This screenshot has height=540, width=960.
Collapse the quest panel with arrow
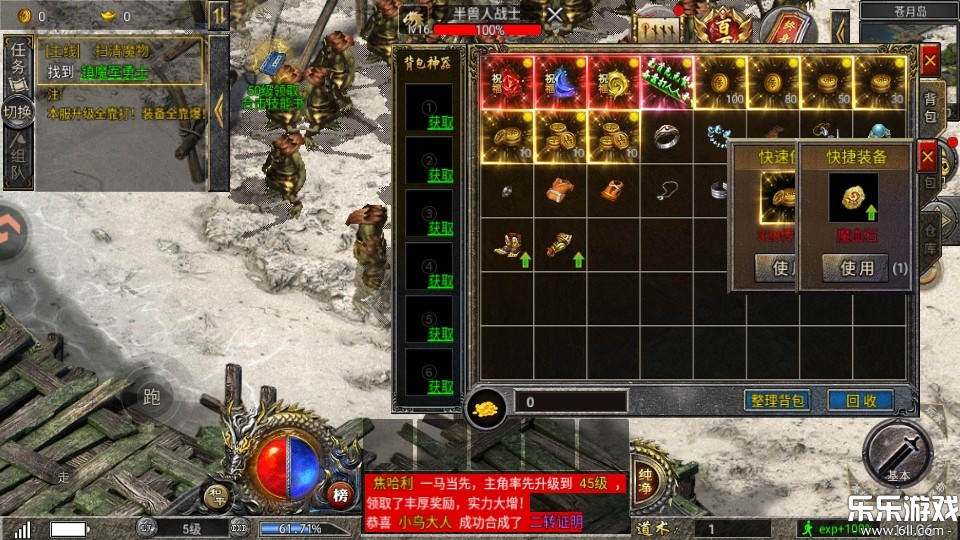tap(218, 108)
